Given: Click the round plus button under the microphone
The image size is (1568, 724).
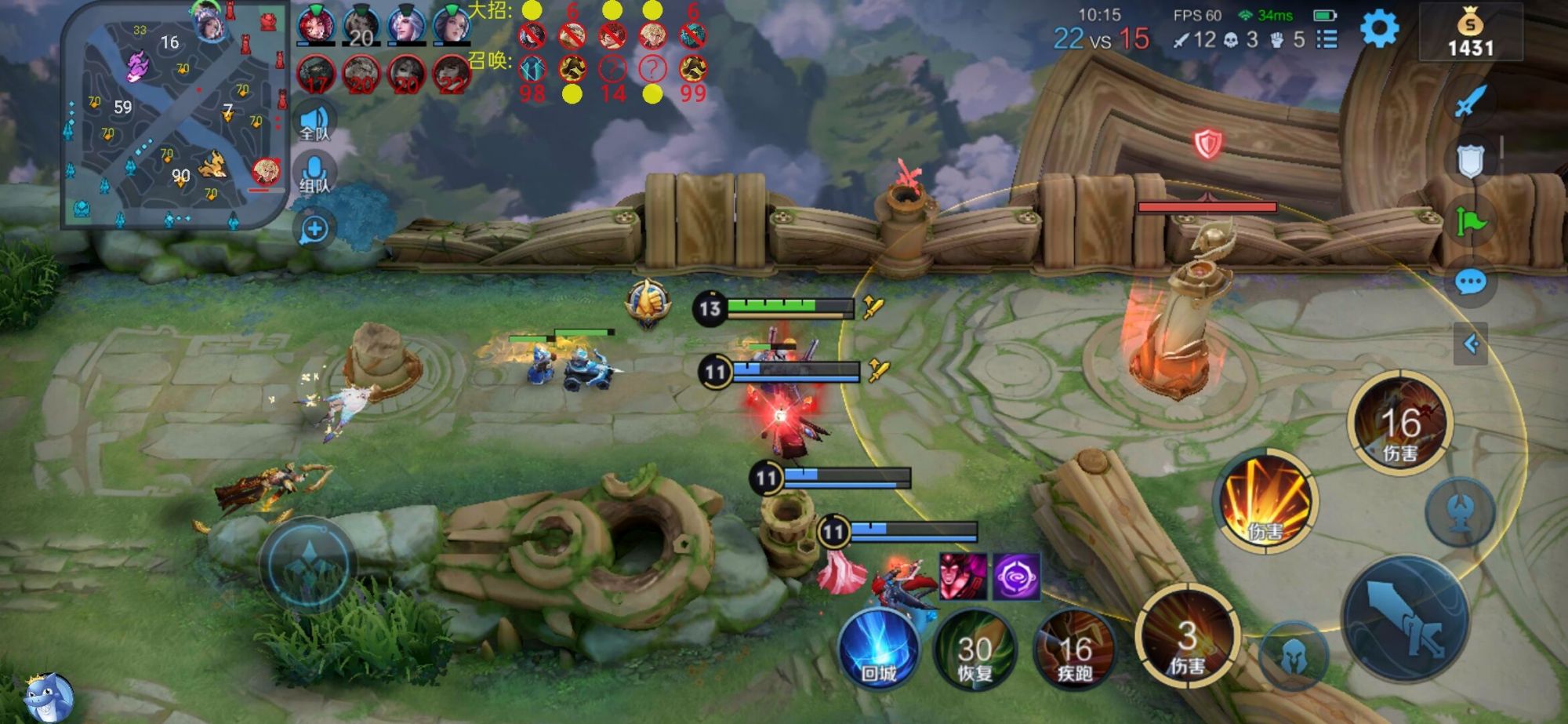Looking at the screenshot, I should point(314,230).
